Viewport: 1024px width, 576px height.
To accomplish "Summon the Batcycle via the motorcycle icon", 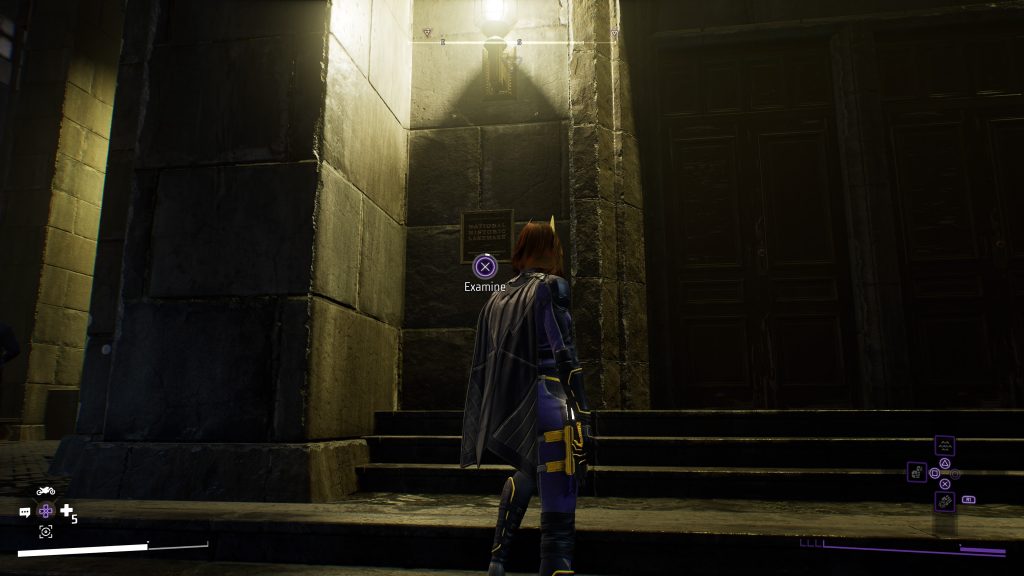I will click(45, 491).
